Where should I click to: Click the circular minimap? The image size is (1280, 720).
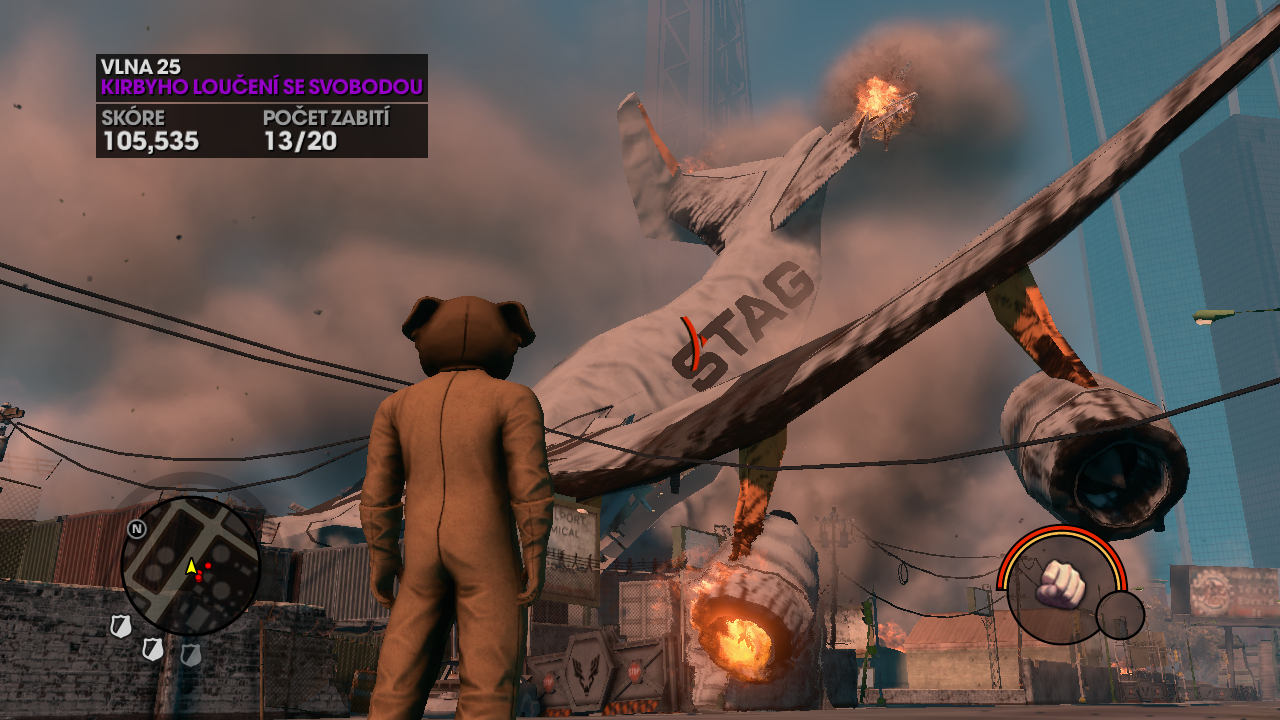pos(190,566)
